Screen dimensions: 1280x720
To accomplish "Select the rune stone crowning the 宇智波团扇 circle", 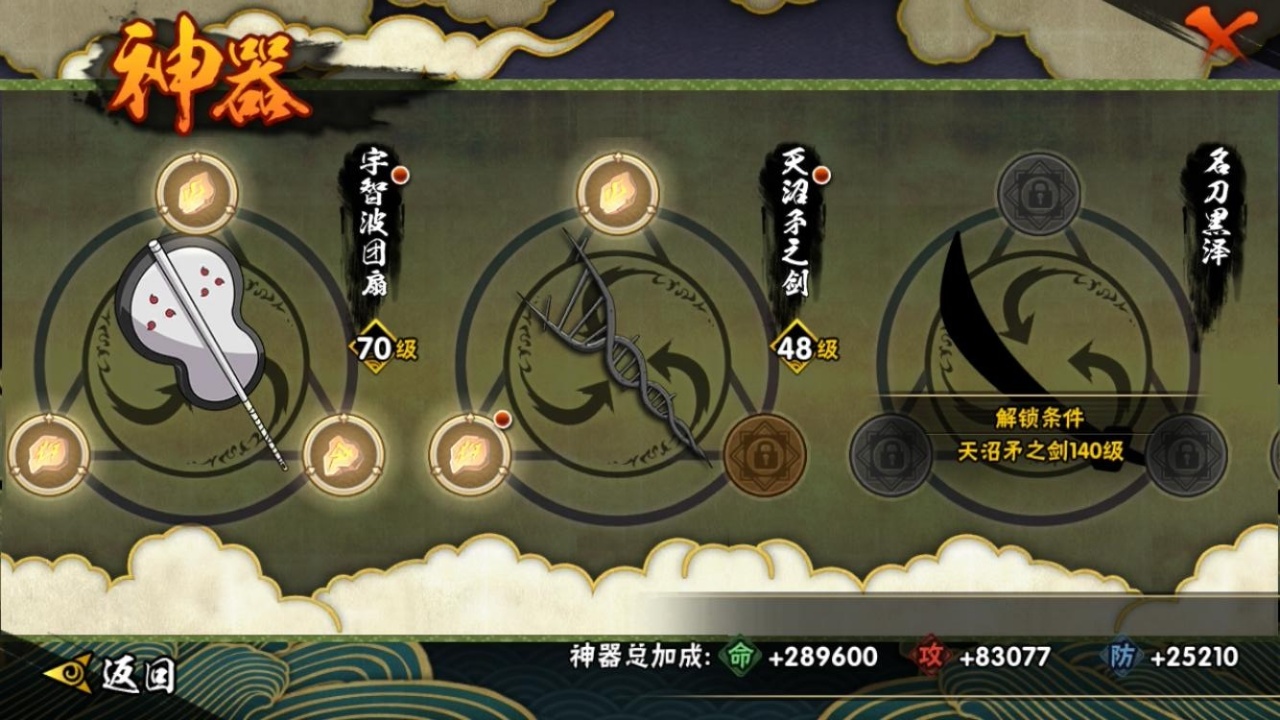I will 197,194.
